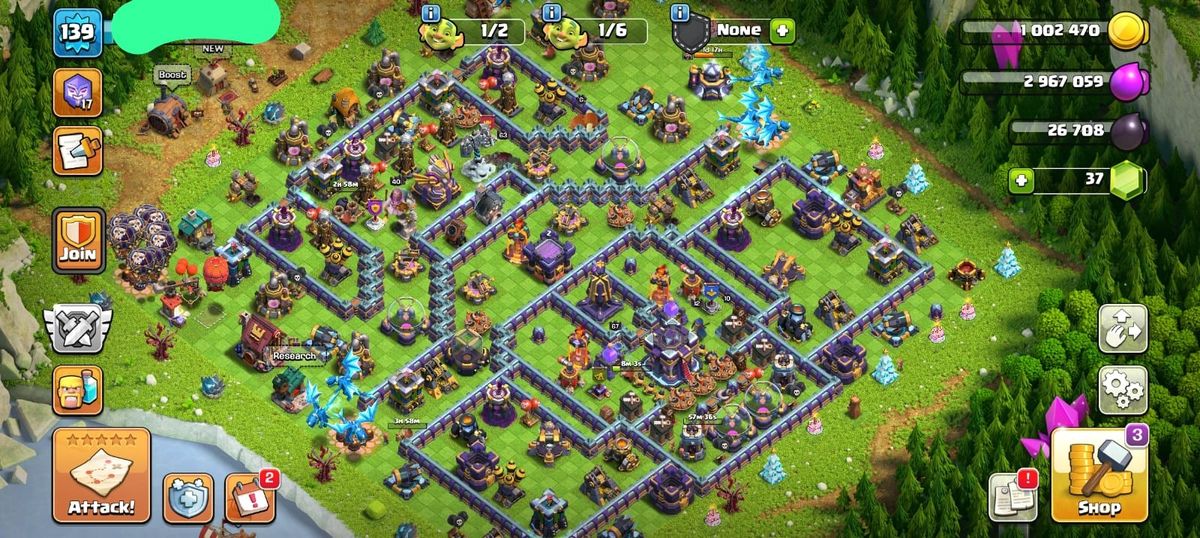Show info for the None shield

point(681,13)
